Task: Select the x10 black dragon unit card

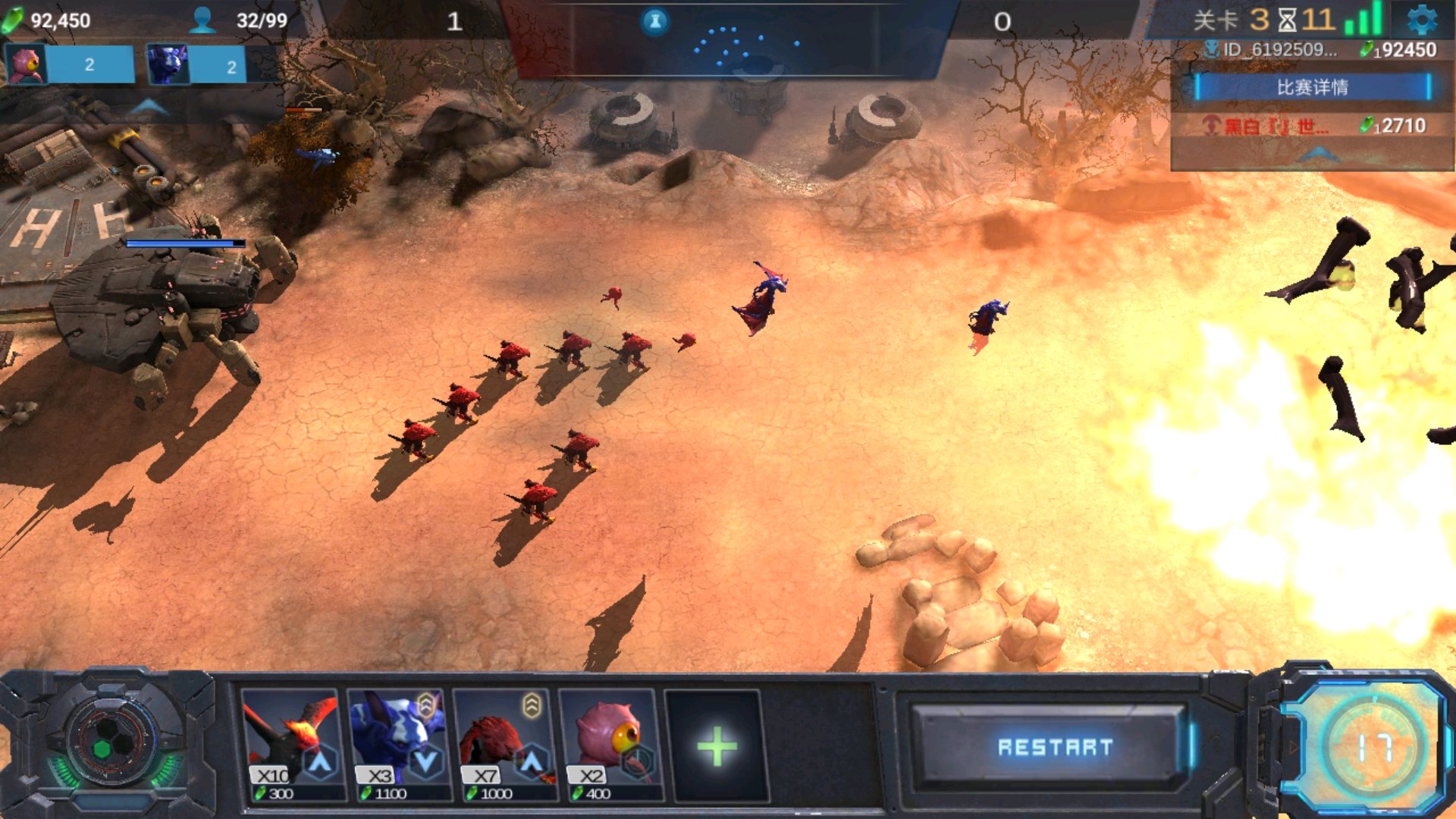Action: point(290,745)
